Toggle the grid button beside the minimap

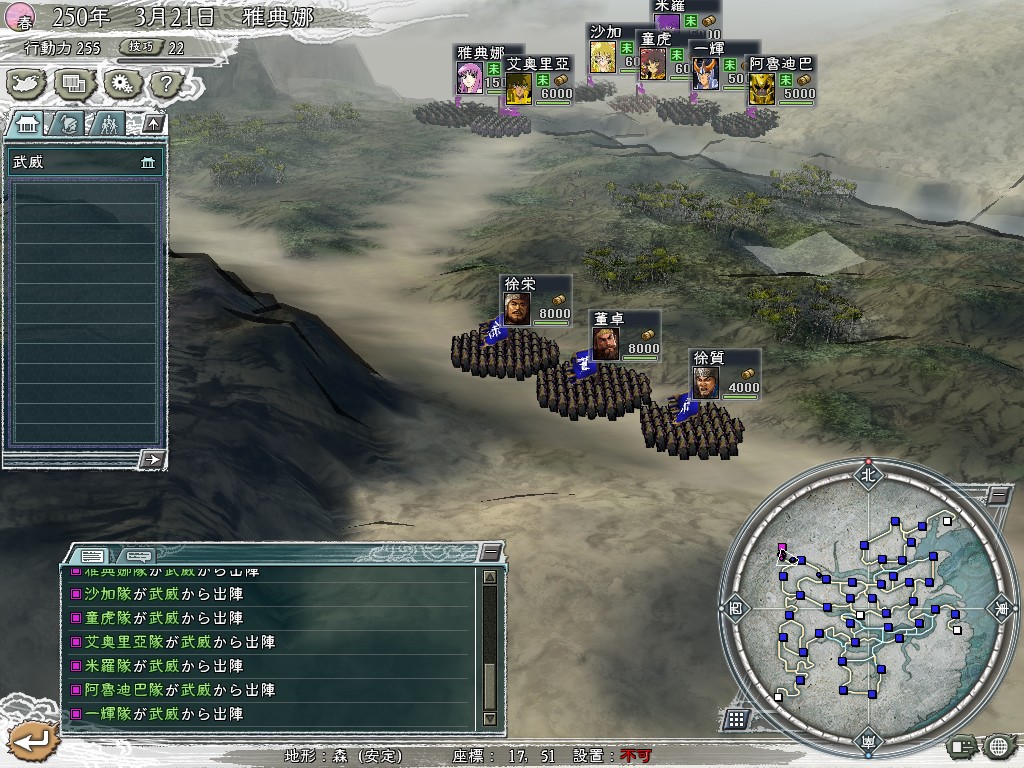[736, 718]
